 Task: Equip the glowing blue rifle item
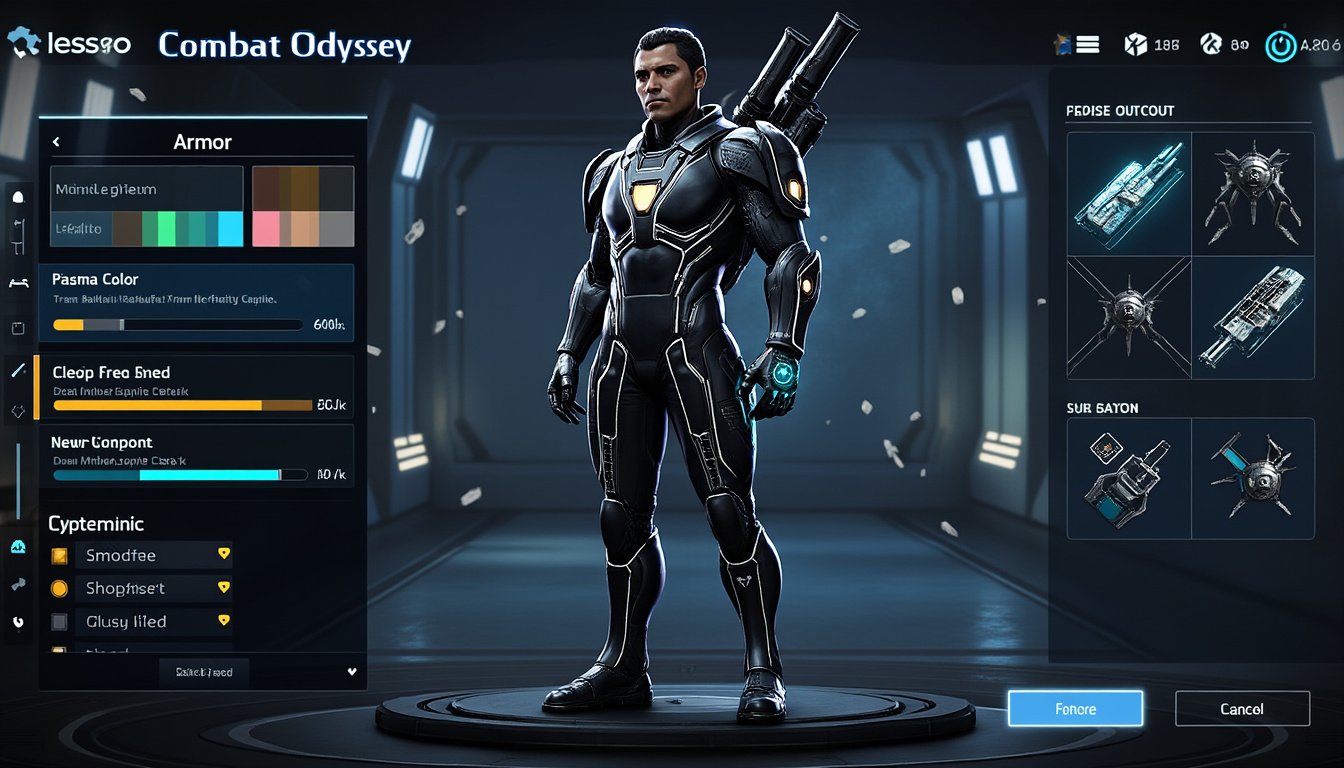(x=1129, y=194)
